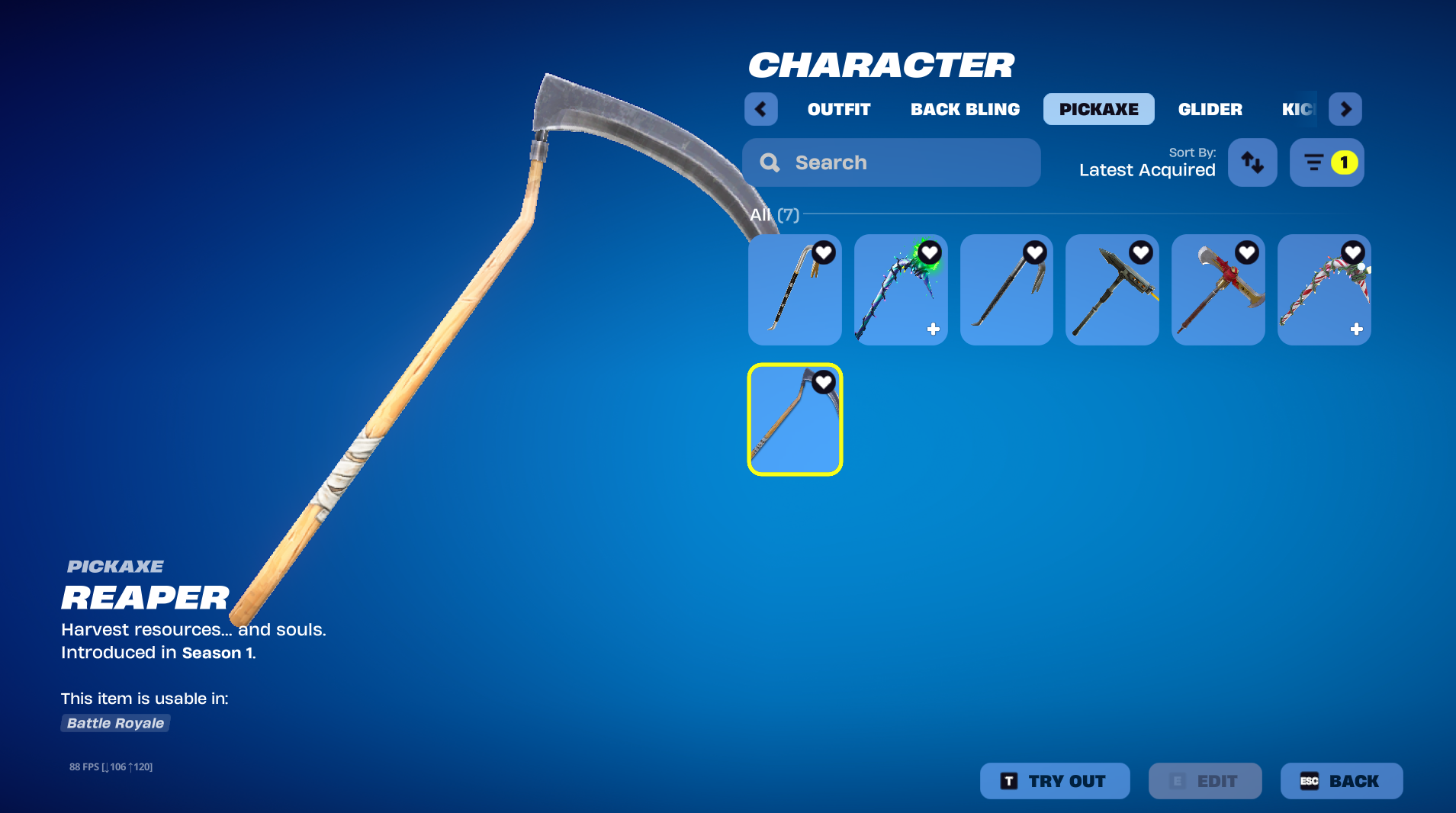Favorite the Reaper pickaxe with heart icon

(x=824, y=381)
